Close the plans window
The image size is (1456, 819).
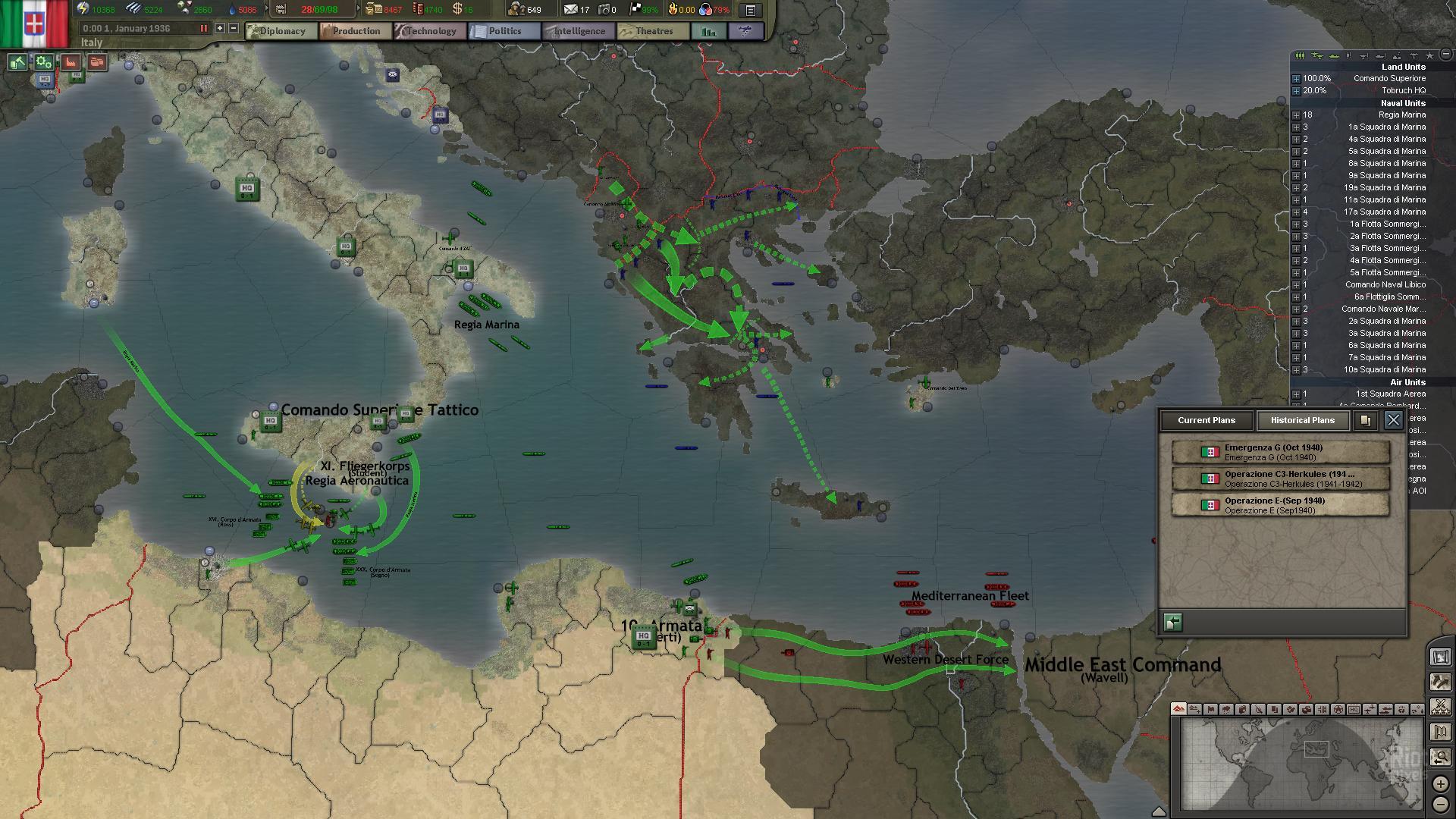point(1393,420)
